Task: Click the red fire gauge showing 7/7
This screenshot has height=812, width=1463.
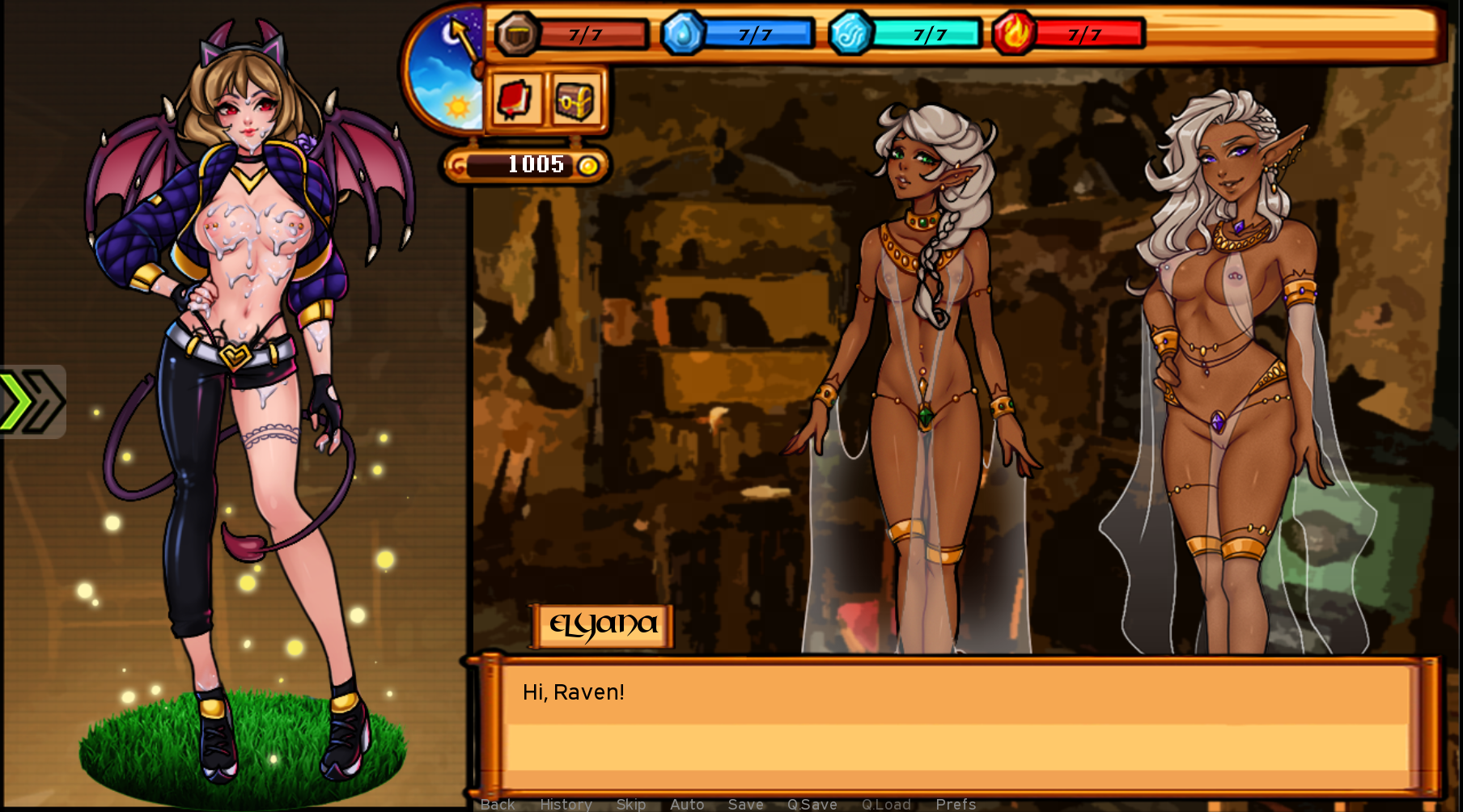Action: pyautogui.click(x=1084, y=33)
